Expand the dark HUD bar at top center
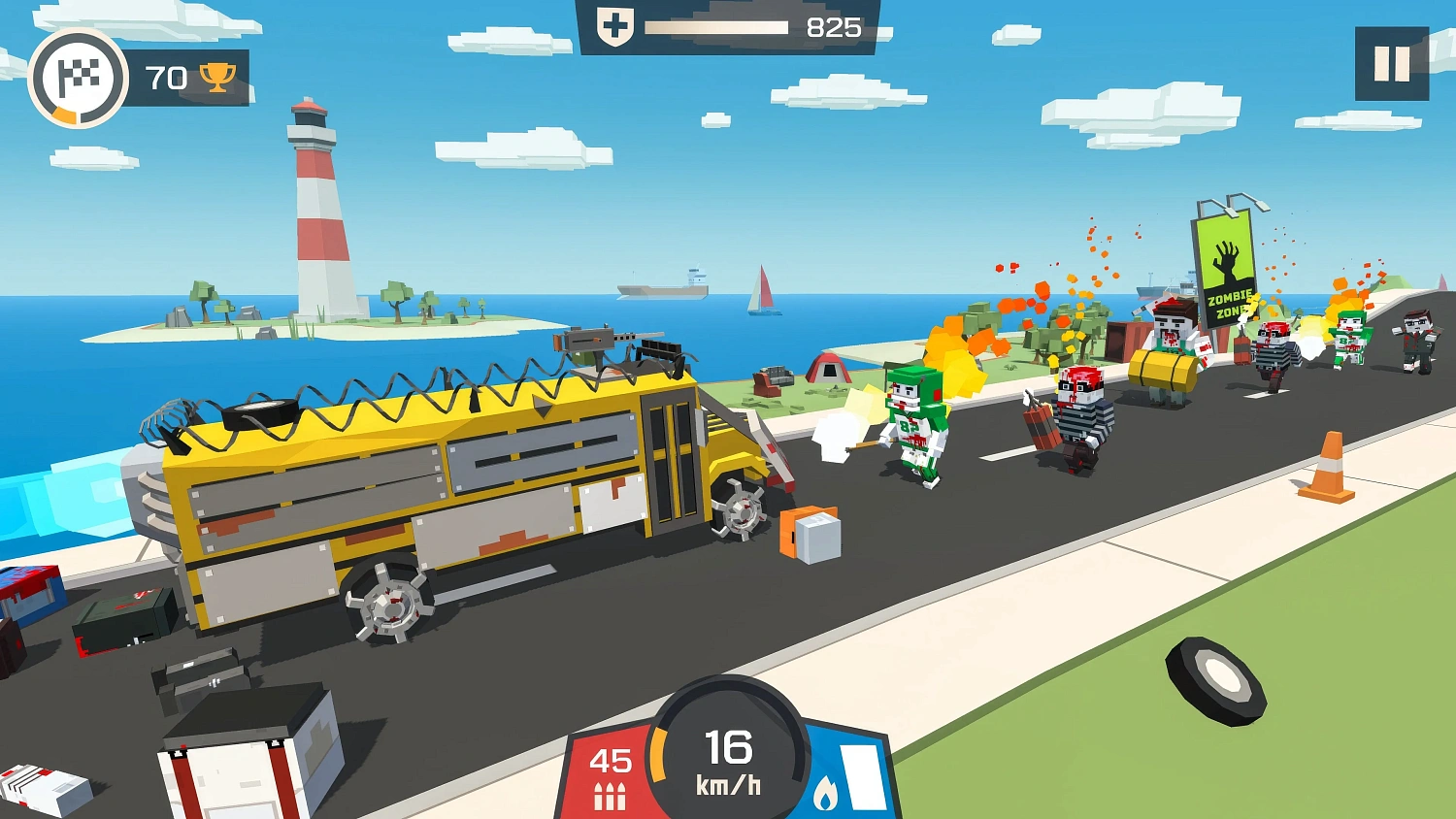 728,26
